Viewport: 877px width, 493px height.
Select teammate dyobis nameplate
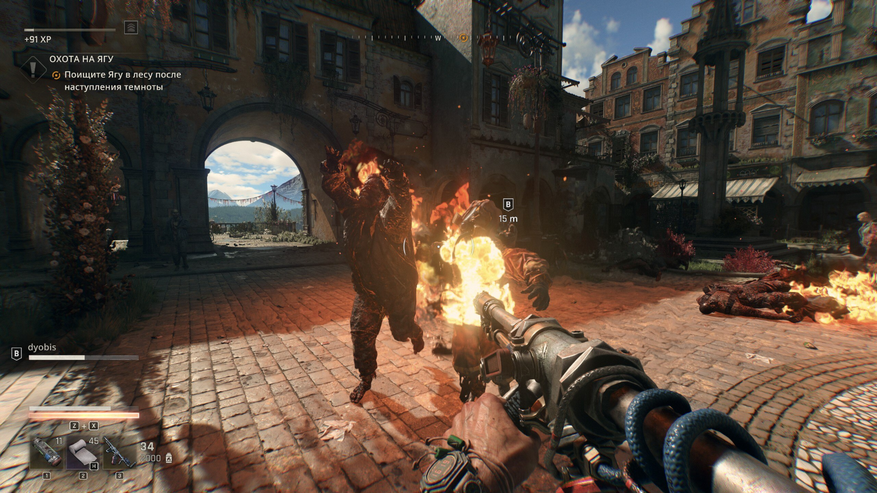pos(42,347)
